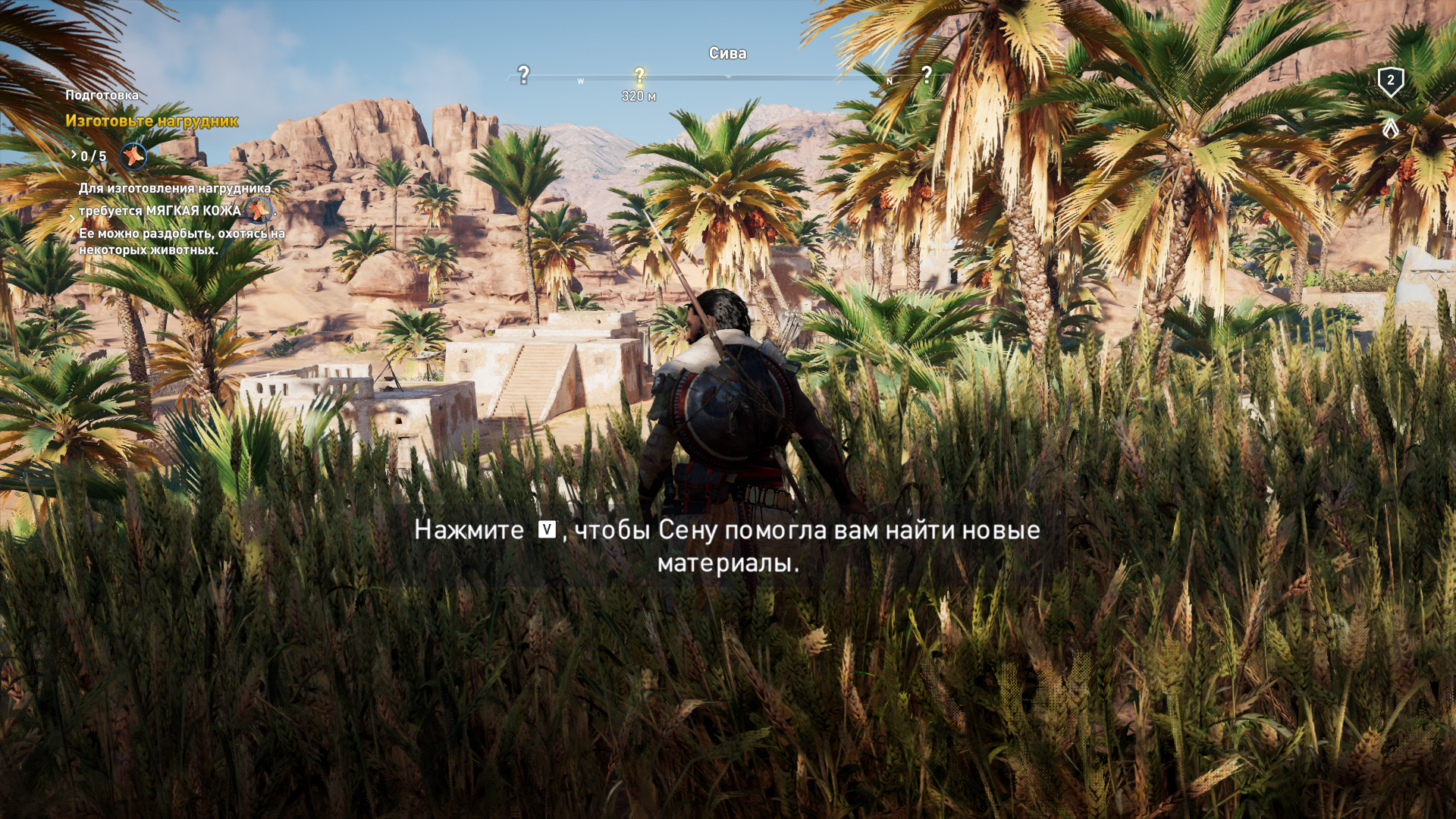Select the soft leather icon beside 0/5 counter

(133, 156)
